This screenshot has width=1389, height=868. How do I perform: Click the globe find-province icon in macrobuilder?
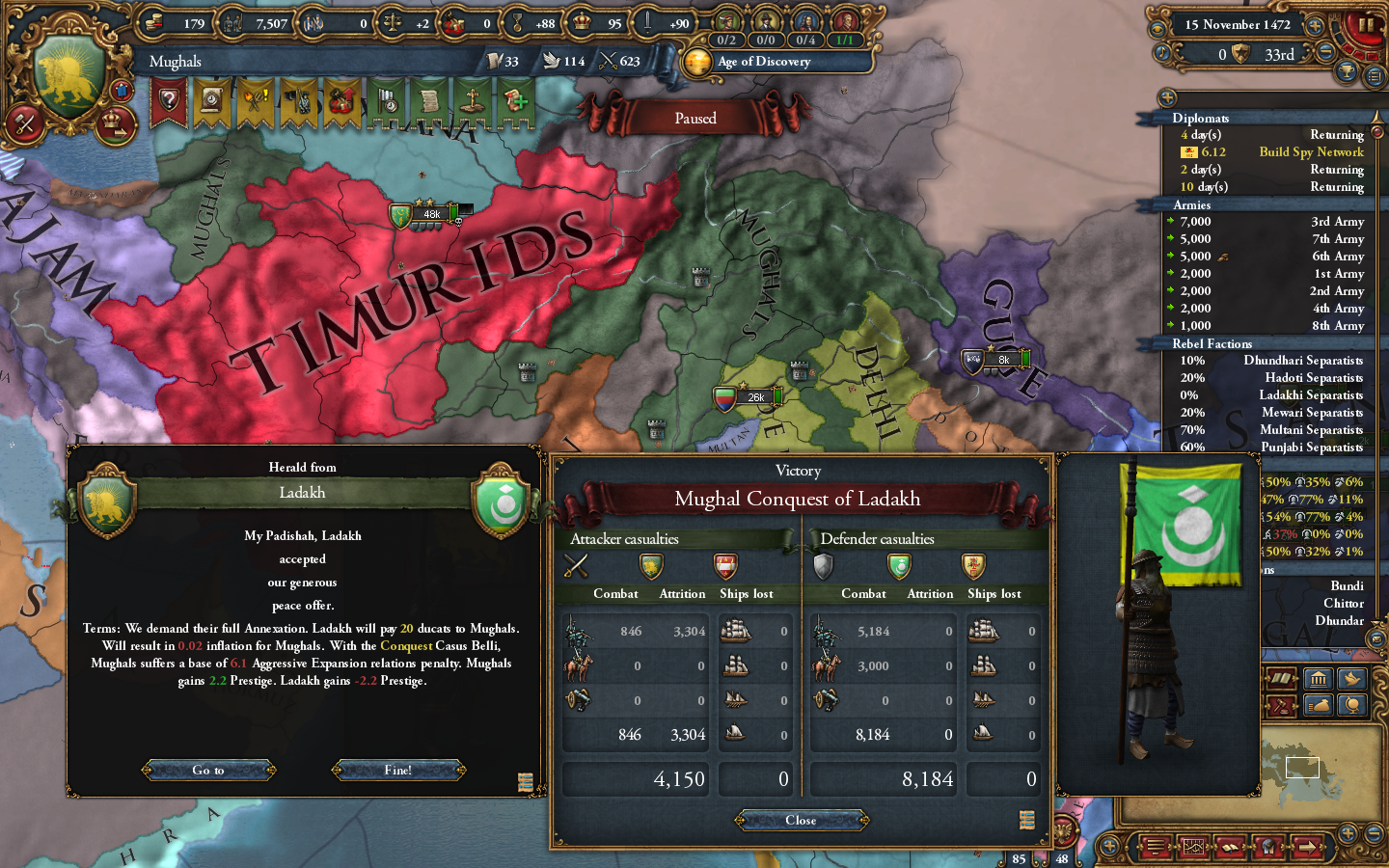coord(1351,705)
